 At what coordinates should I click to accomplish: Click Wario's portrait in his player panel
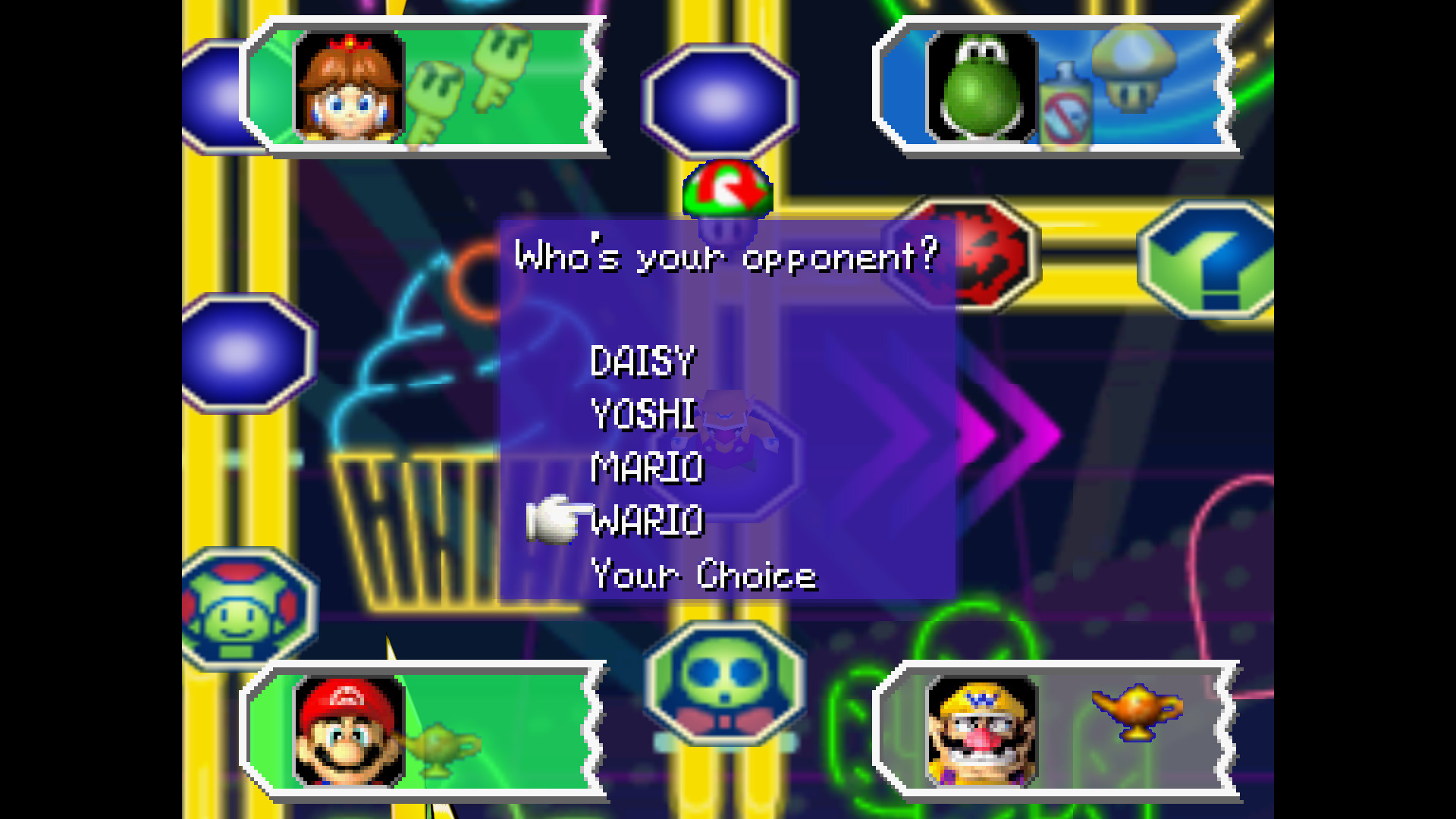pyautogui.click(x=981, y=732)
